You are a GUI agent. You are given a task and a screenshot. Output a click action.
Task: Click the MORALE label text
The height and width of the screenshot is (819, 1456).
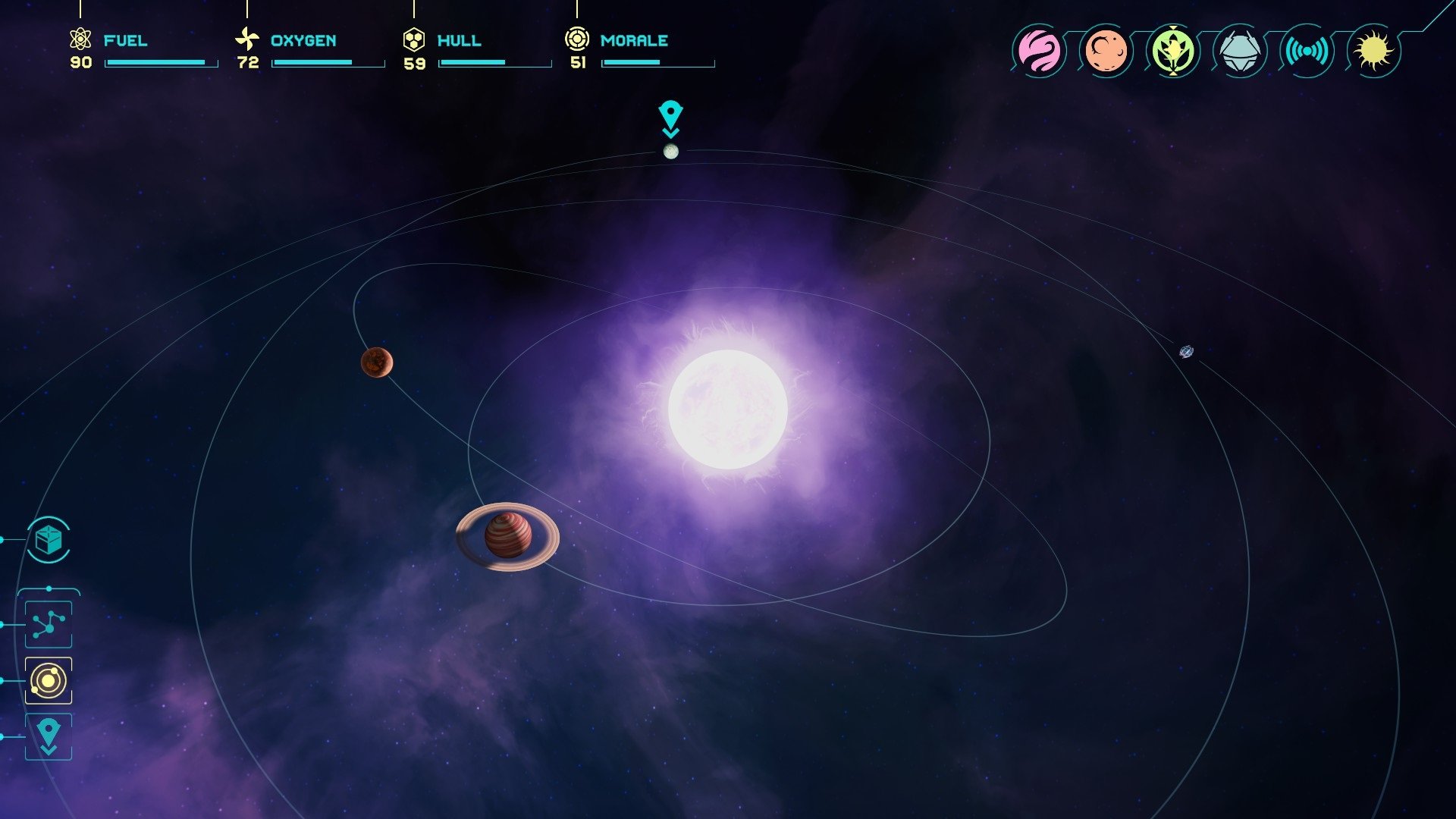(x=634, y=42)
